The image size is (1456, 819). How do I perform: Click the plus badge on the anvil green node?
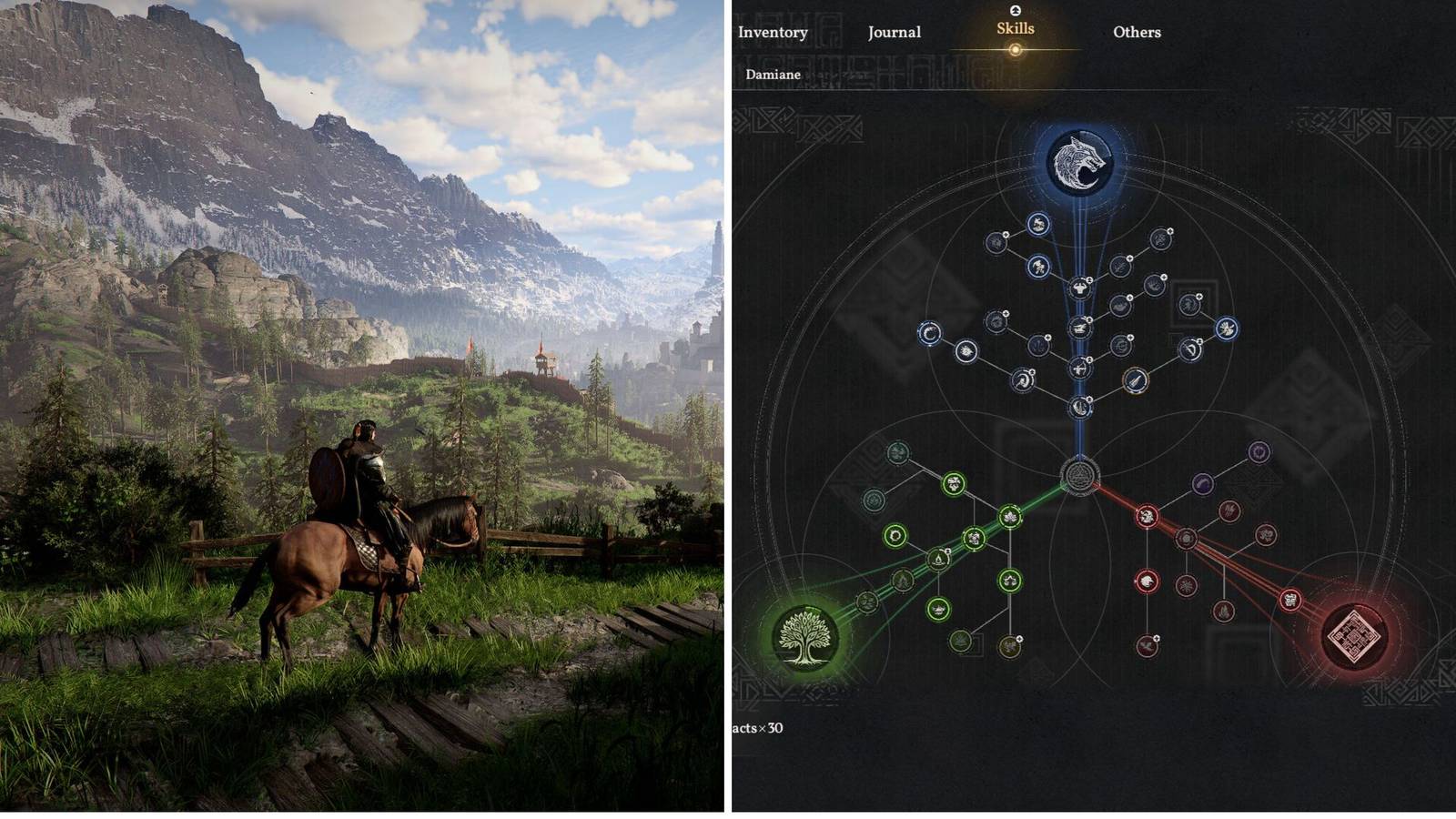coord(947,551)
